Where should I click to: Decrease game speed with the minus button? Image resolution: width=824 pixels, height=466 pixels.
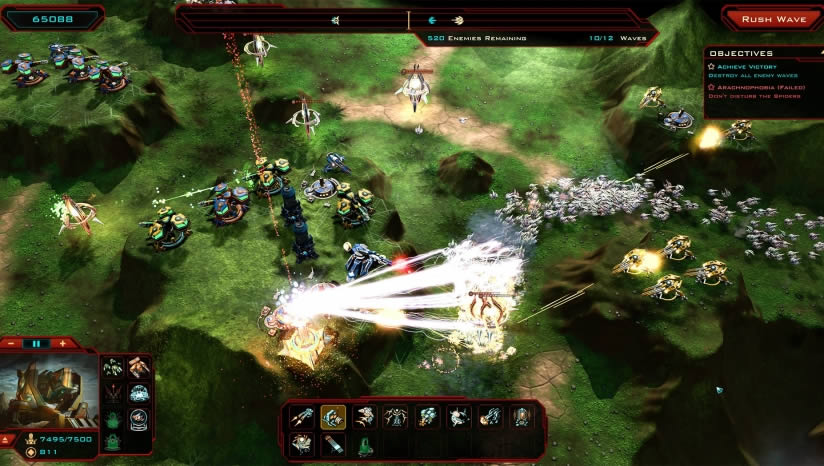[x=13, y=343]
